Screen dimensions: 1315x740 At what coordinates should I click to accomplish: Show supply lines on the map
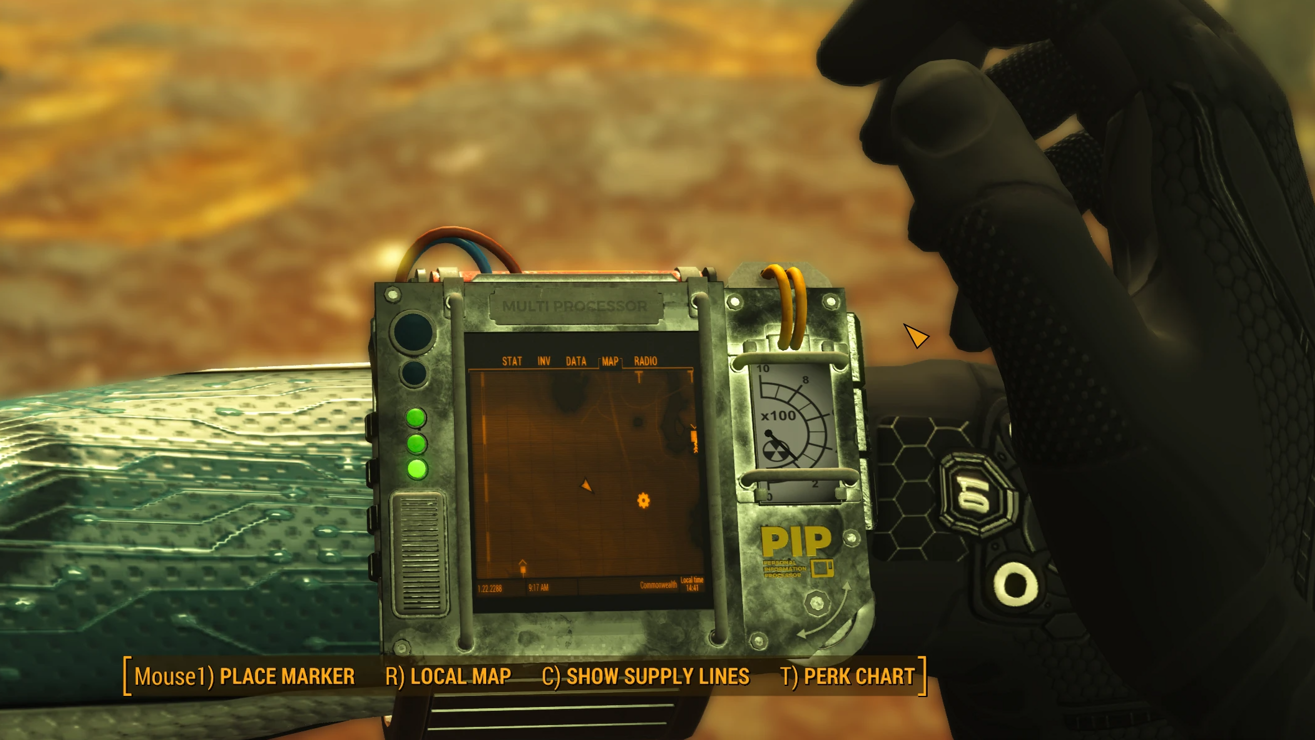point(645,677)
